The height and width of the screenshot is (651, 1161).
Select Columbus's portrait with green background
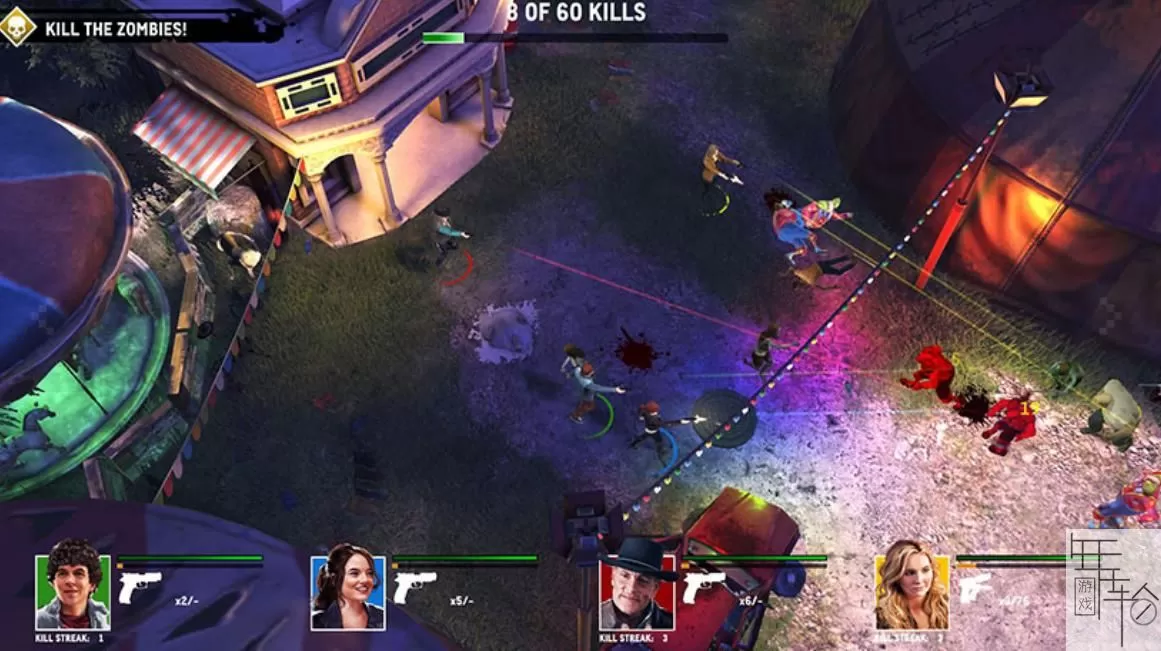(x=73, y=590)
